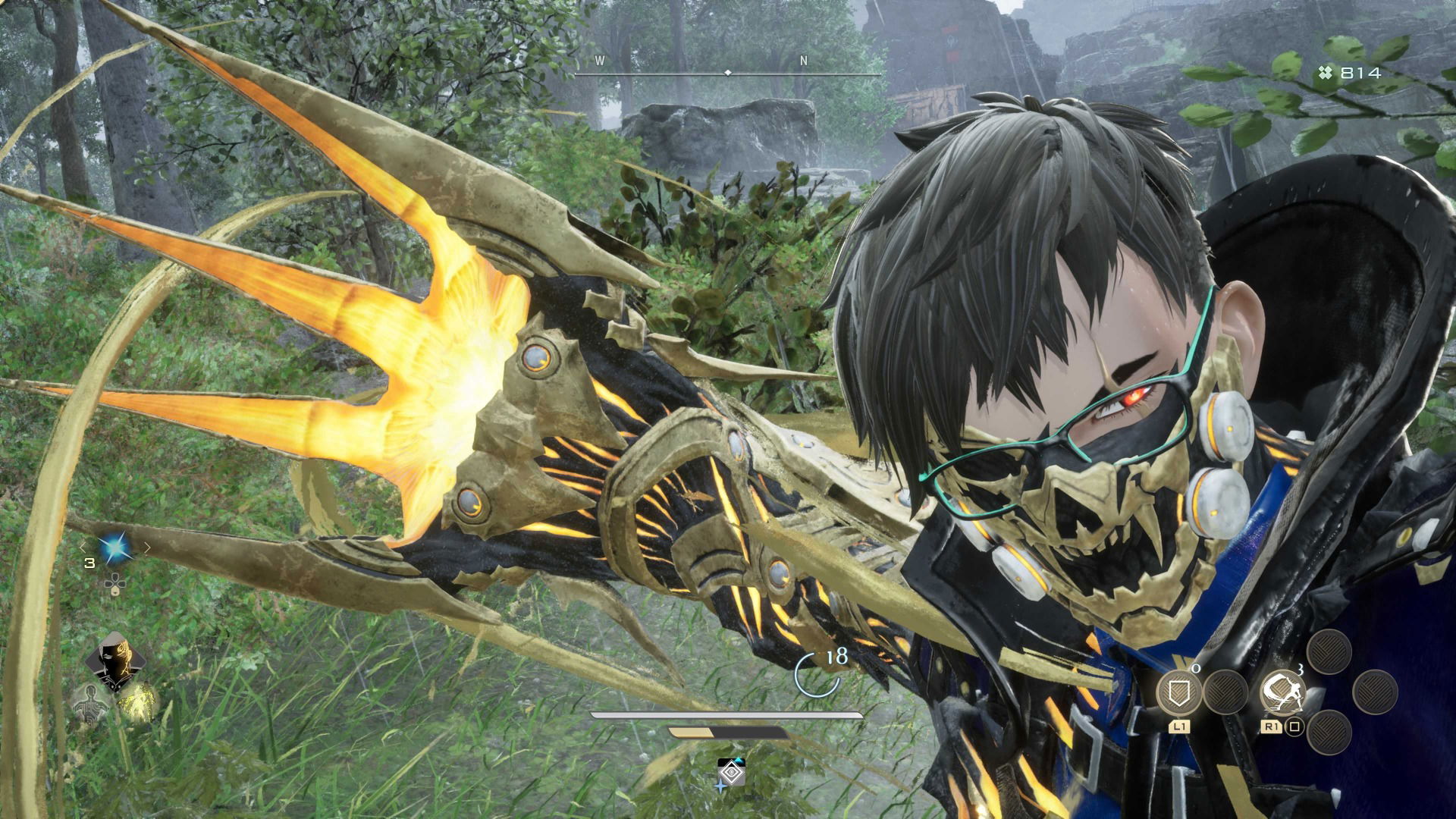Click the diamond emblem buff icon
Image resolution: width=1456 pixels, height=819 pixels.
pyautogui.click(x=732, y=773)
